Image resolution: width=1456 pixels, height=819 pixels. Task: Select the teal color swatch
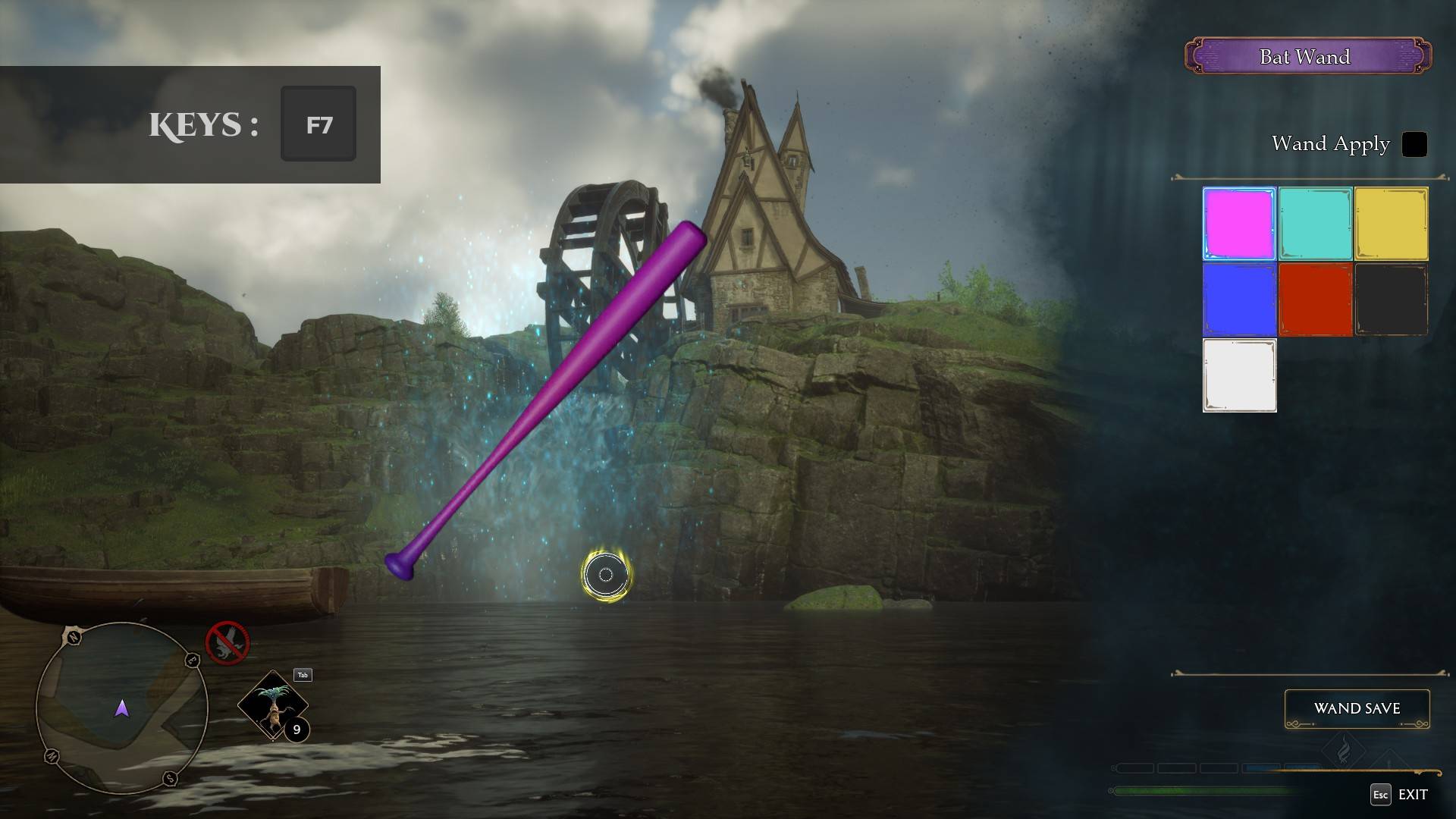[x=1315, y=224]
